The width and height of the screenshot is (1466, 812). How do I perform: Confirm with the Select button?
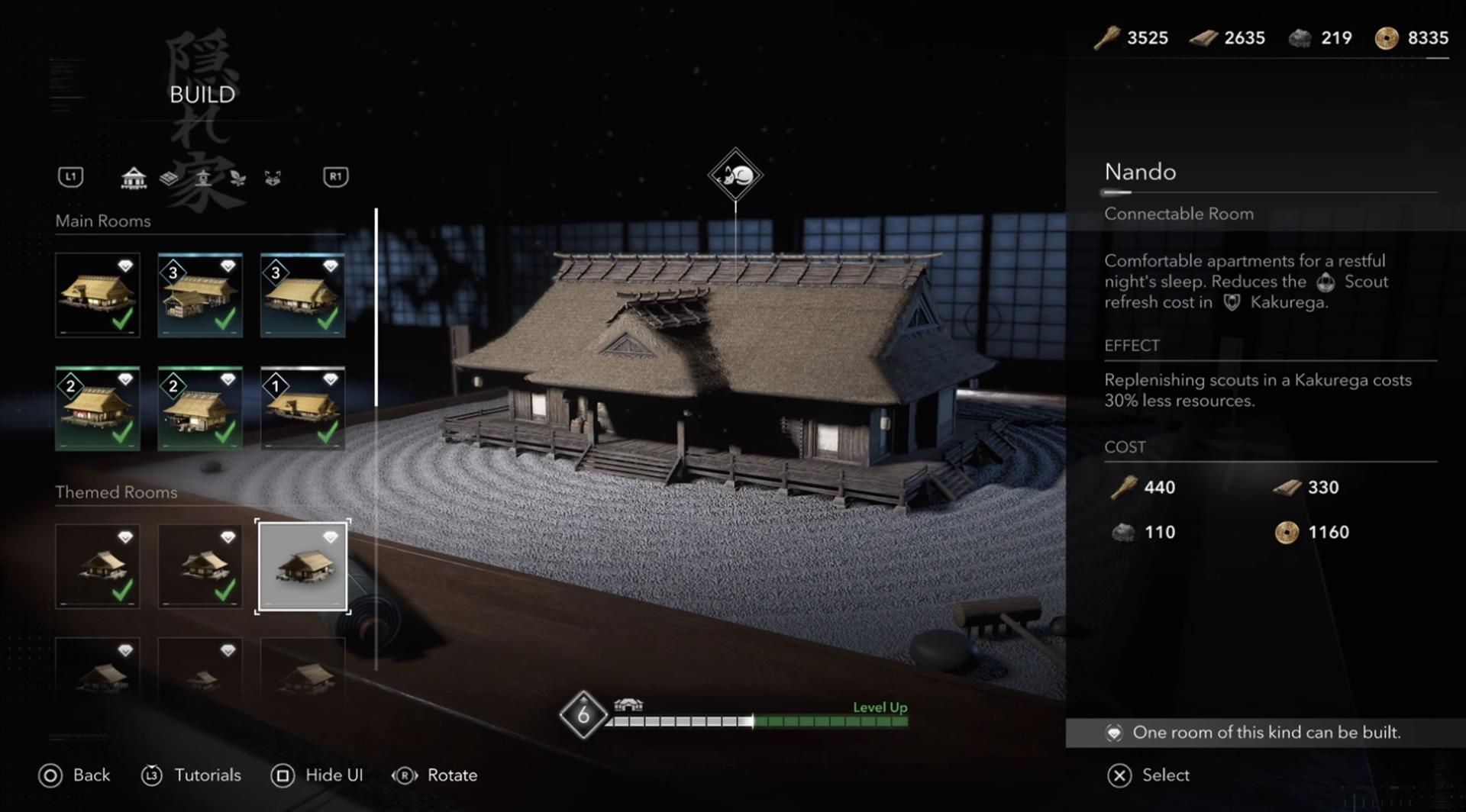click(x=1149, y=775)
